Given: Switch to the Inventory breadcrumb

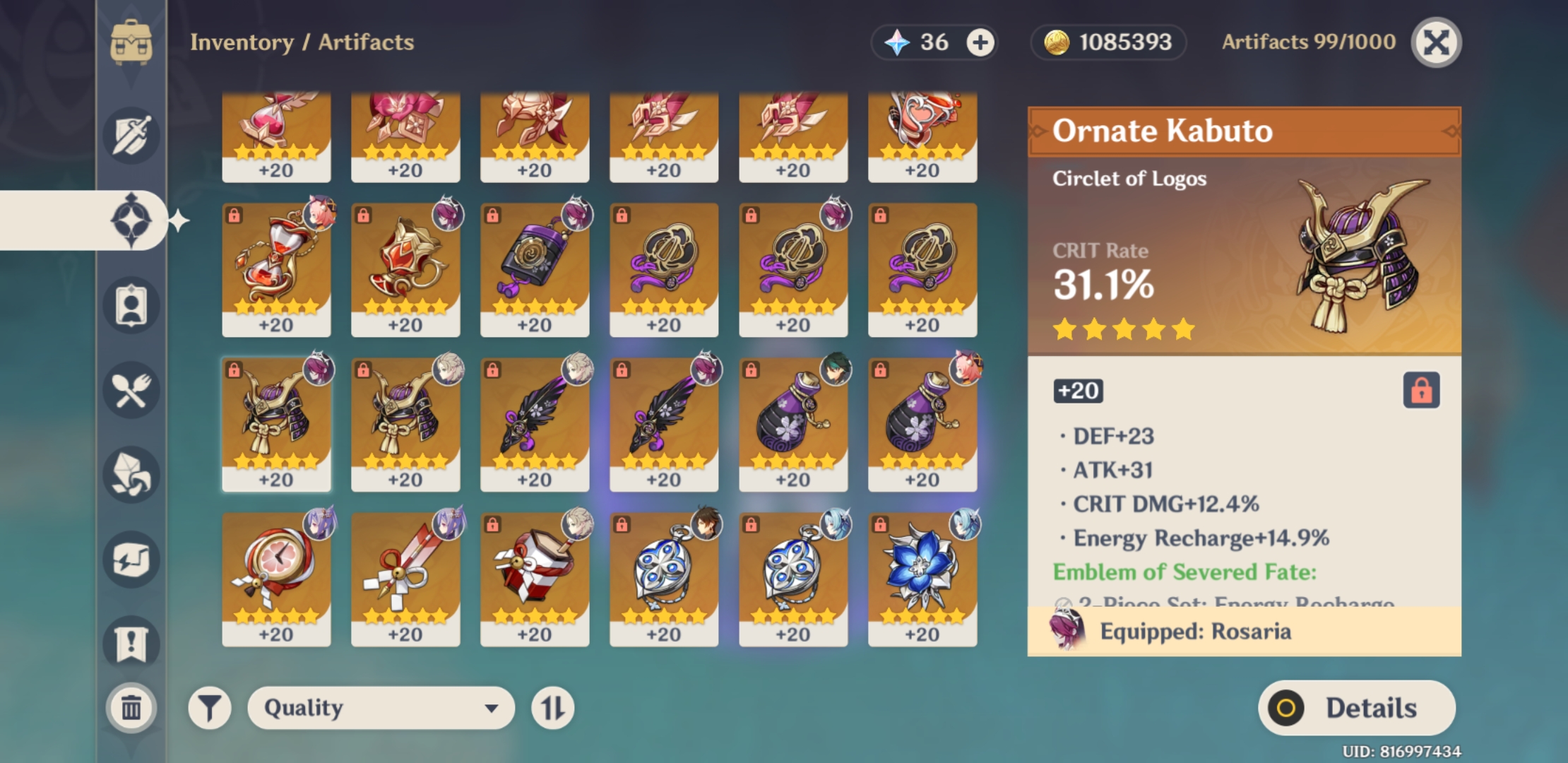Looking at the screenshot, I should pos(243,42).
